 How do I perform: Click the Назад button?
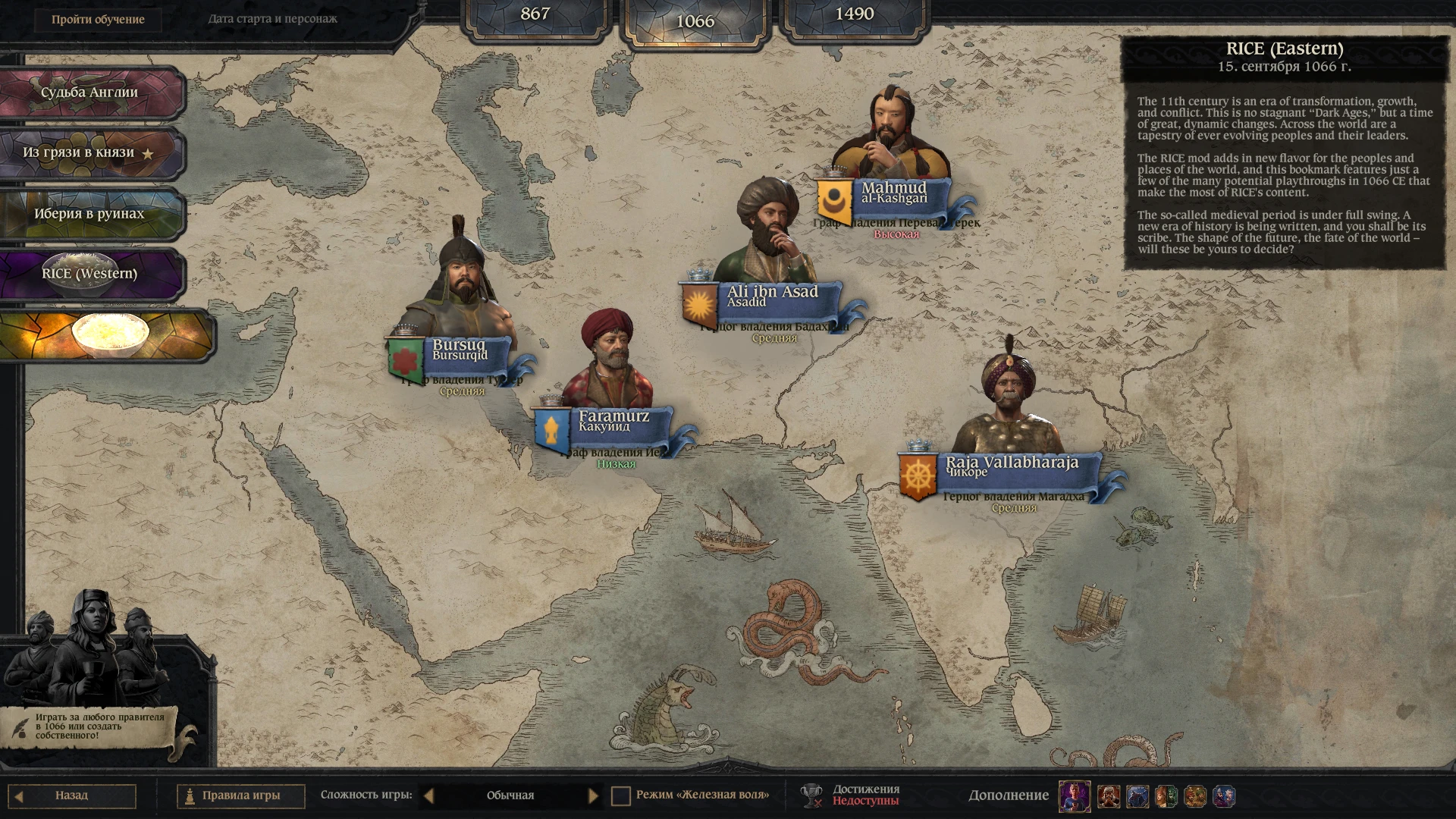tap(72, 795)
